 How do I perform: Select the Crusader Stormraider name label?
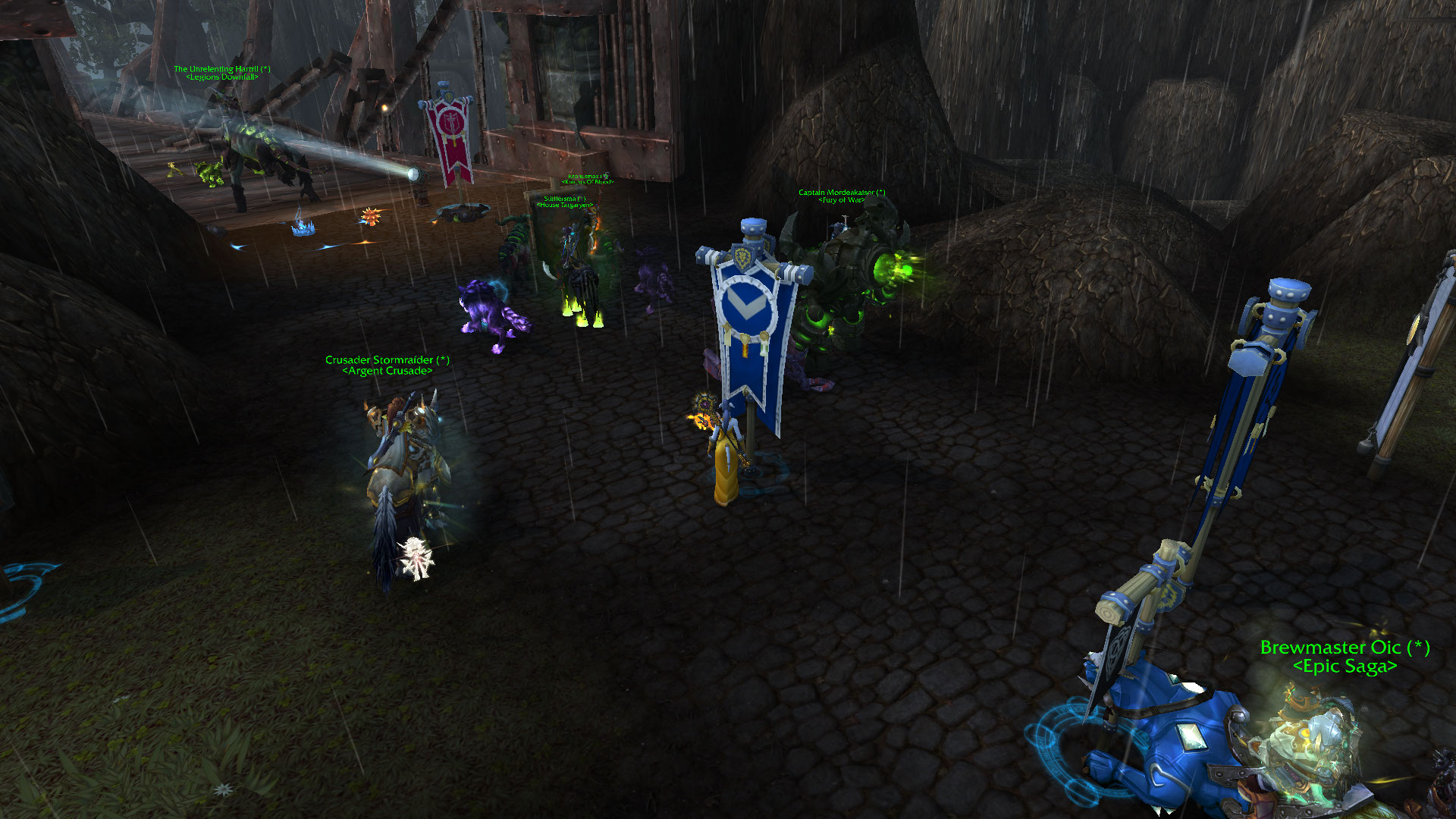387,360
